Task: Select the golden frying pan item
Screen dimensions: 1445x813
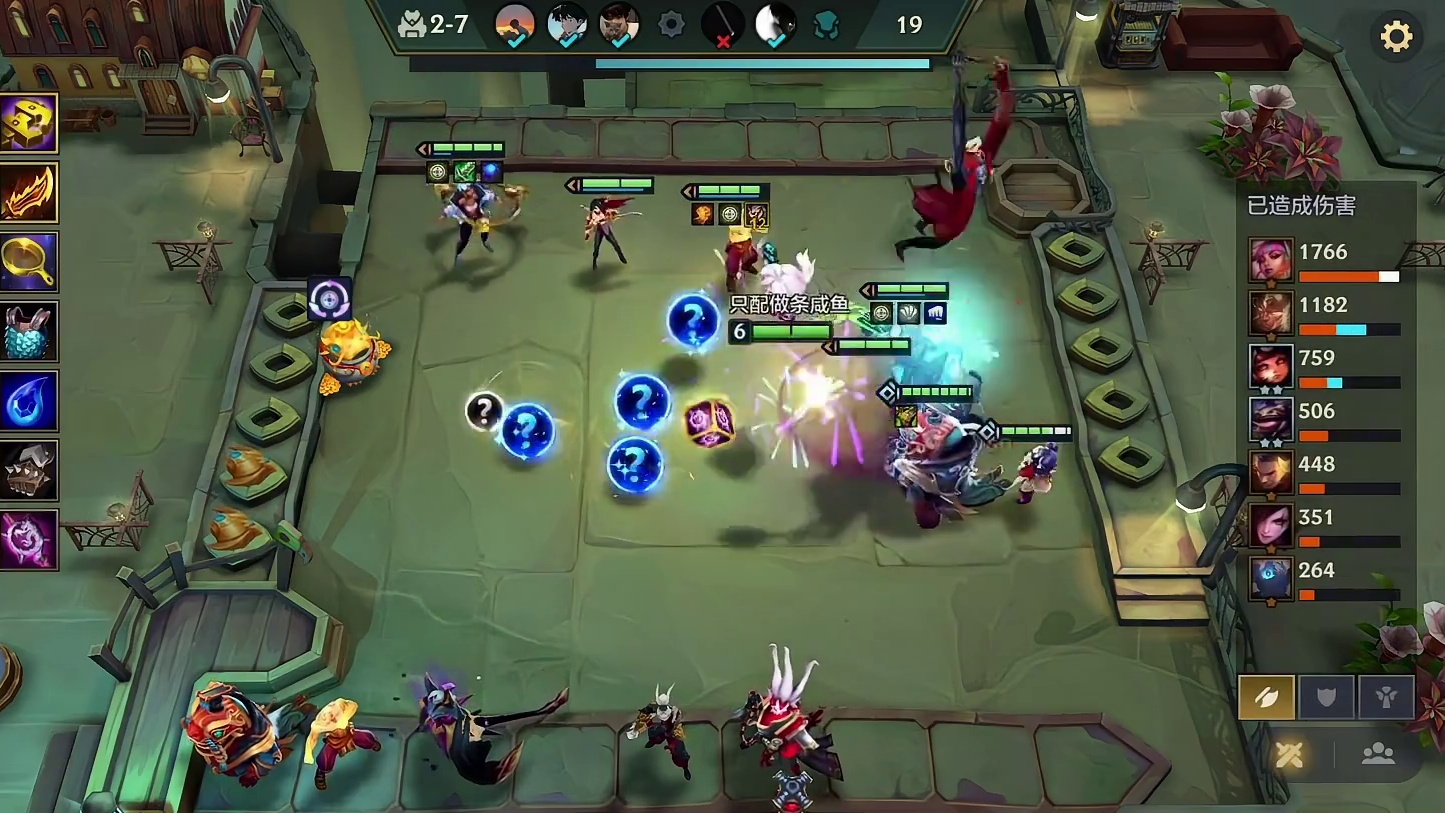Action: [x=28, y=262]
